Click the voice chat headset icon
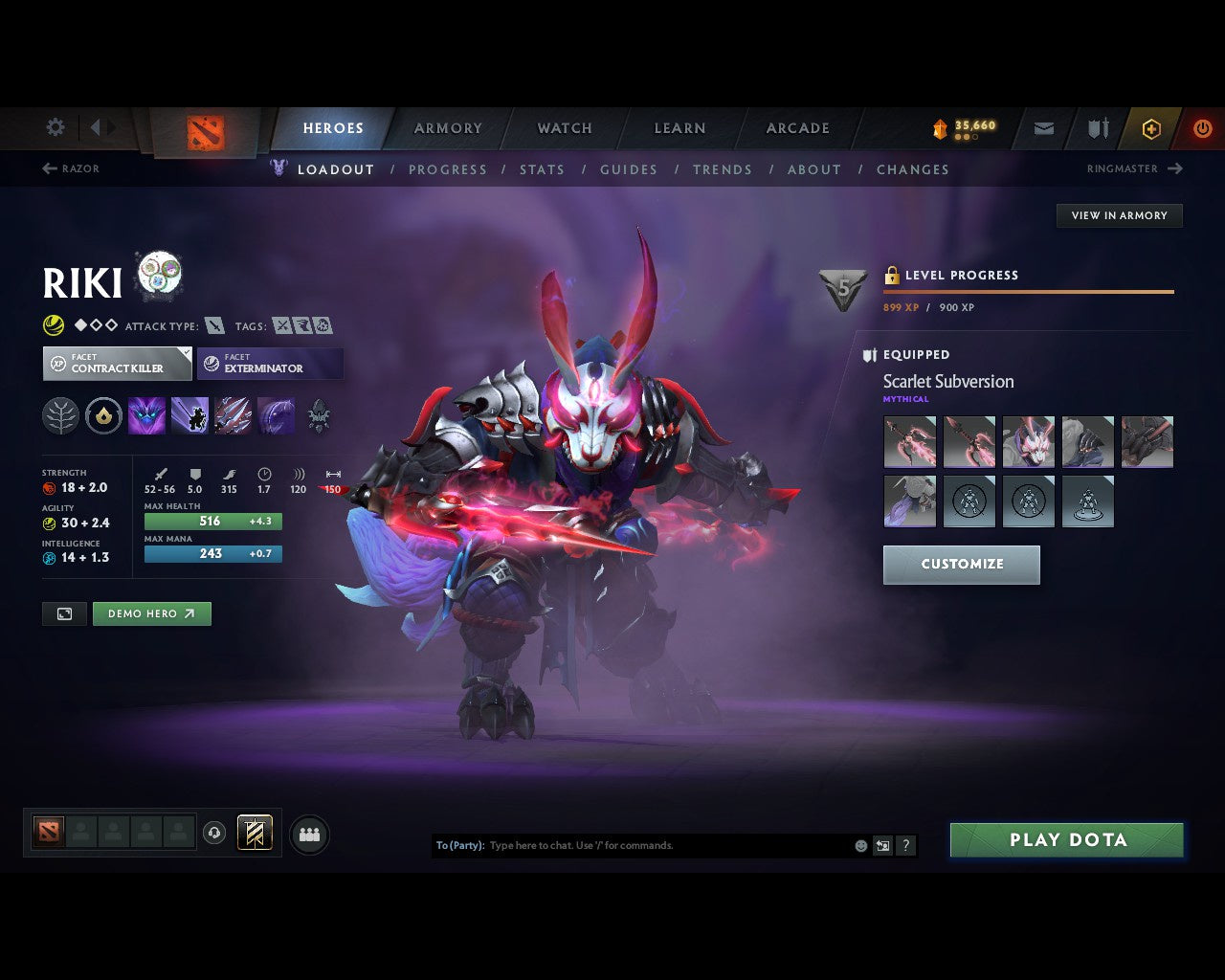 click(x=212, y=834)
